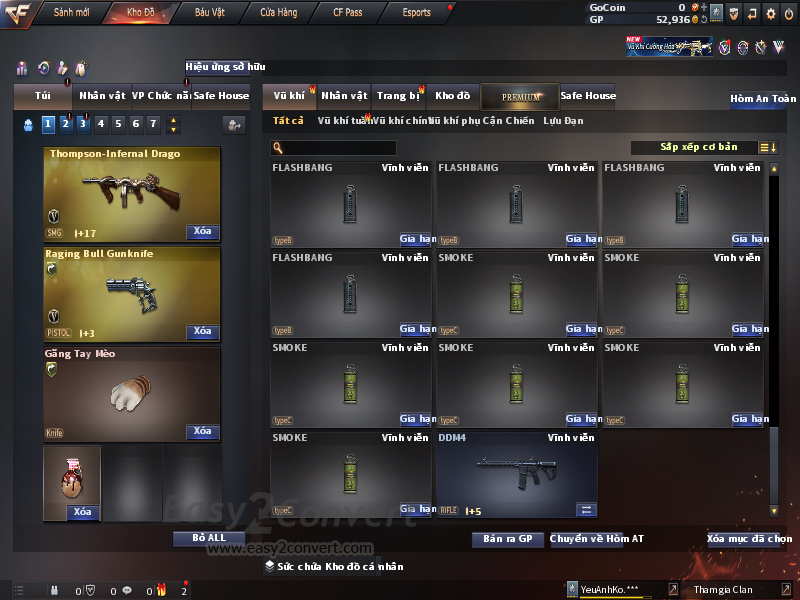Screen dimensions: 800x600
Task: Open the Sảnh mới lobby tab
Action: 71,13
